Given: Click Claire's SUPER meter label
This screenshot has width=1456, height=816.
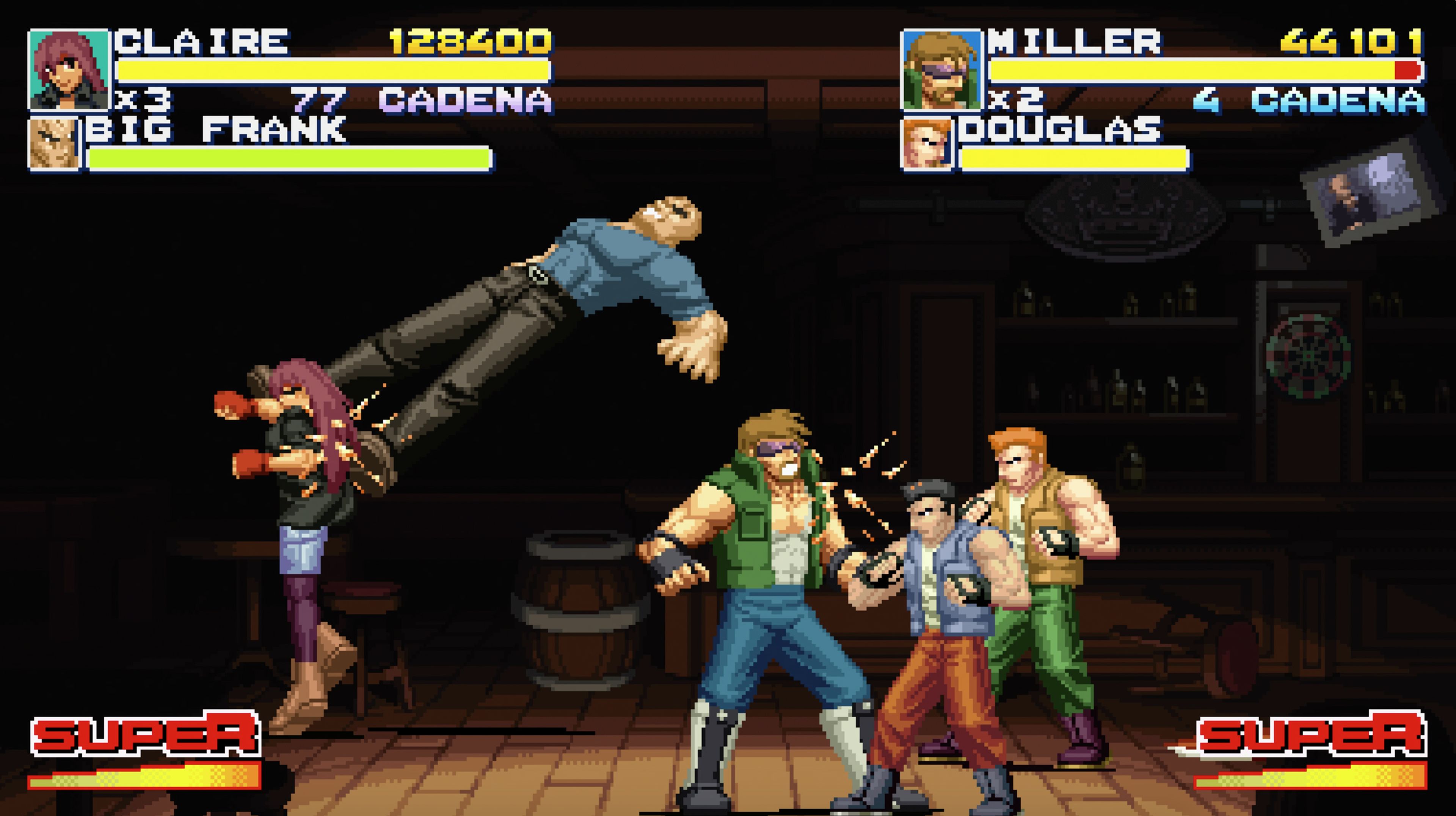Looking at the screenshot, I should point(145,733).
